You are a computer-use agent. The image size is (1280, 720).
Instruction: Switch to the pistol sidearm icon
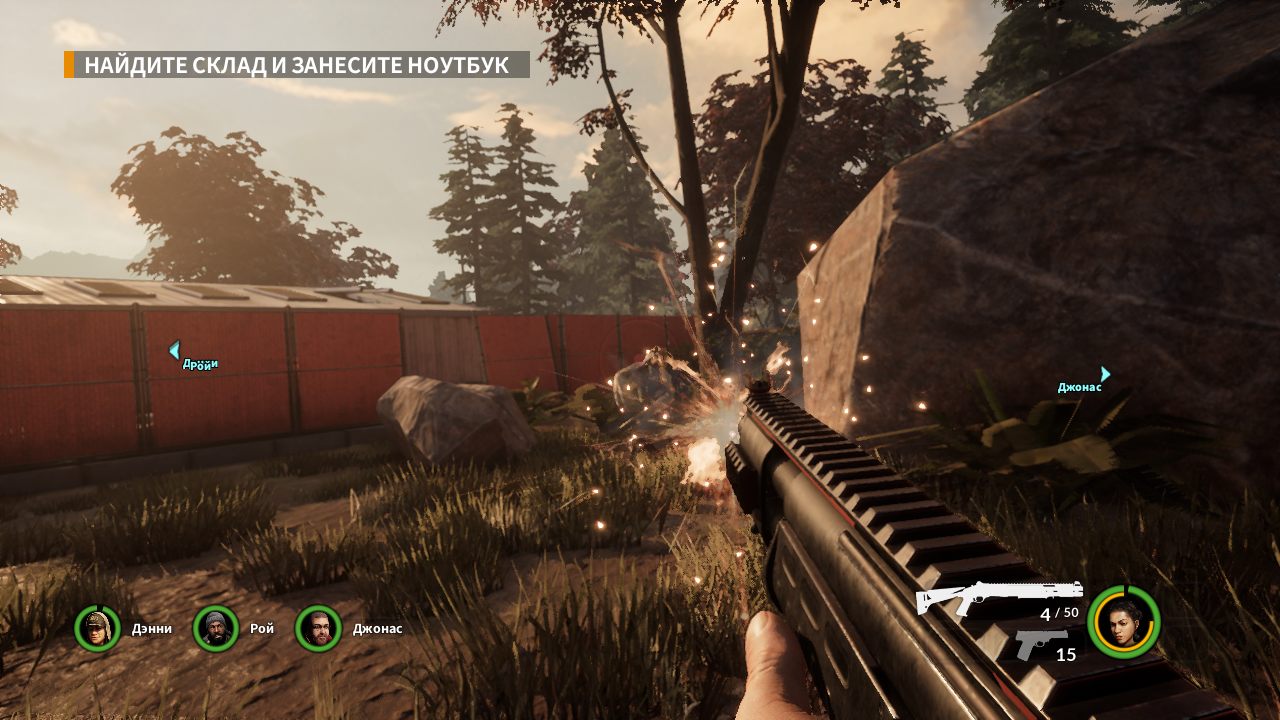1040,643
